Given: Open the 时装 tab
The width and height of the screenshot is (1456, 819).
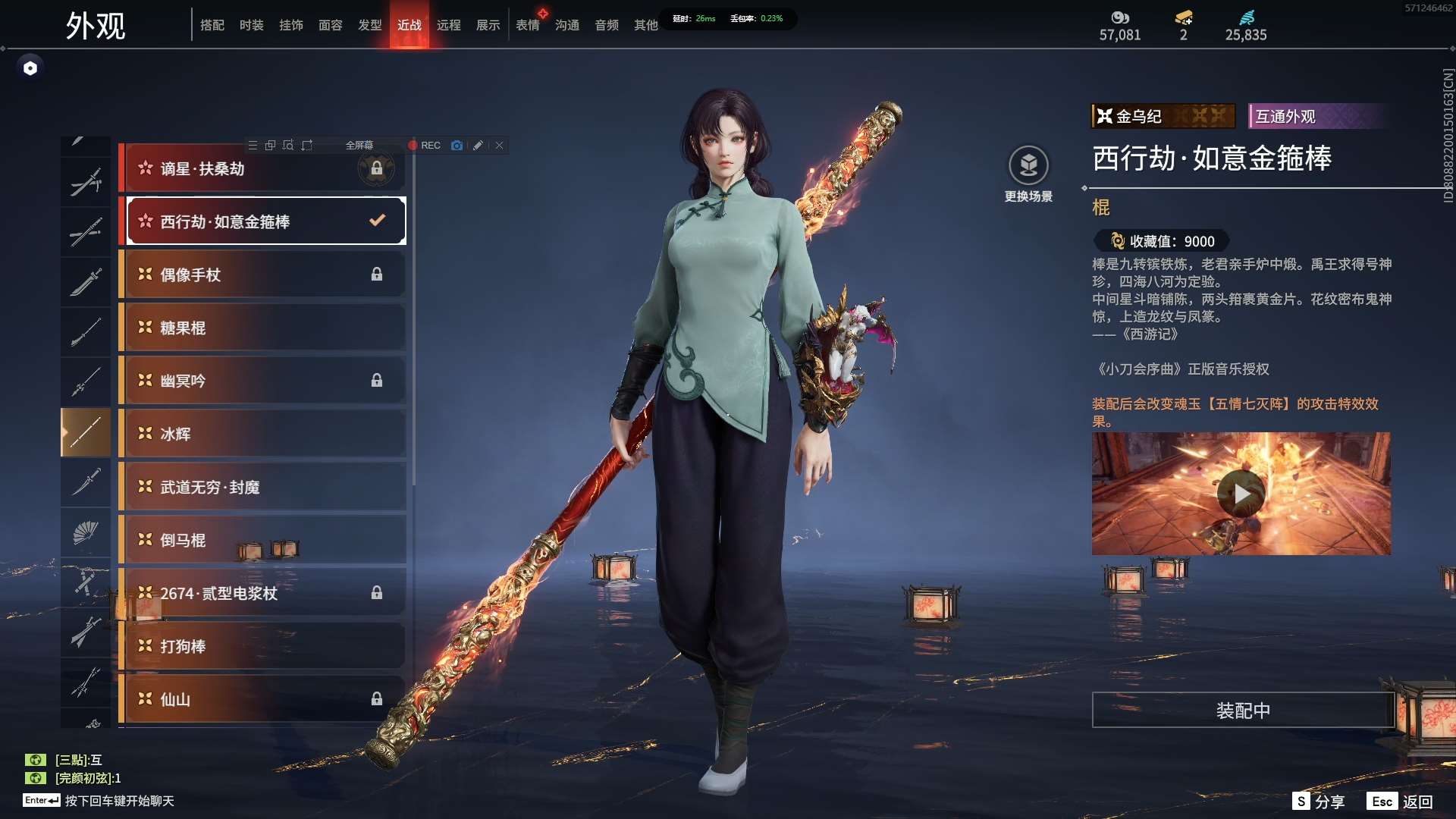Looking at the screenshot, I should pyautogui.click(x=252, y=25).
